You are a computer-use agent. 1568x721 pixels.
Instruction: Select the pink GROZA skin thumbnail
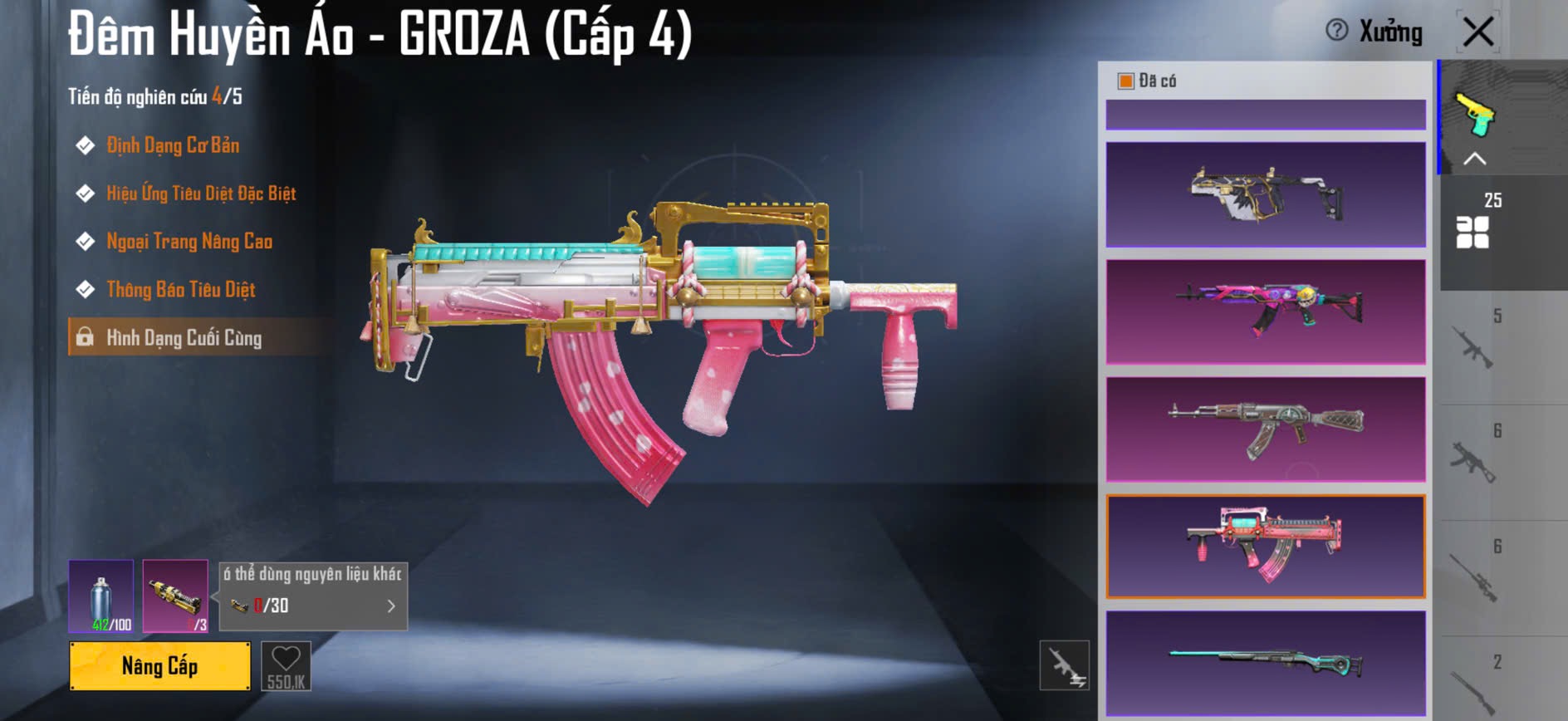pos(1266,547)
